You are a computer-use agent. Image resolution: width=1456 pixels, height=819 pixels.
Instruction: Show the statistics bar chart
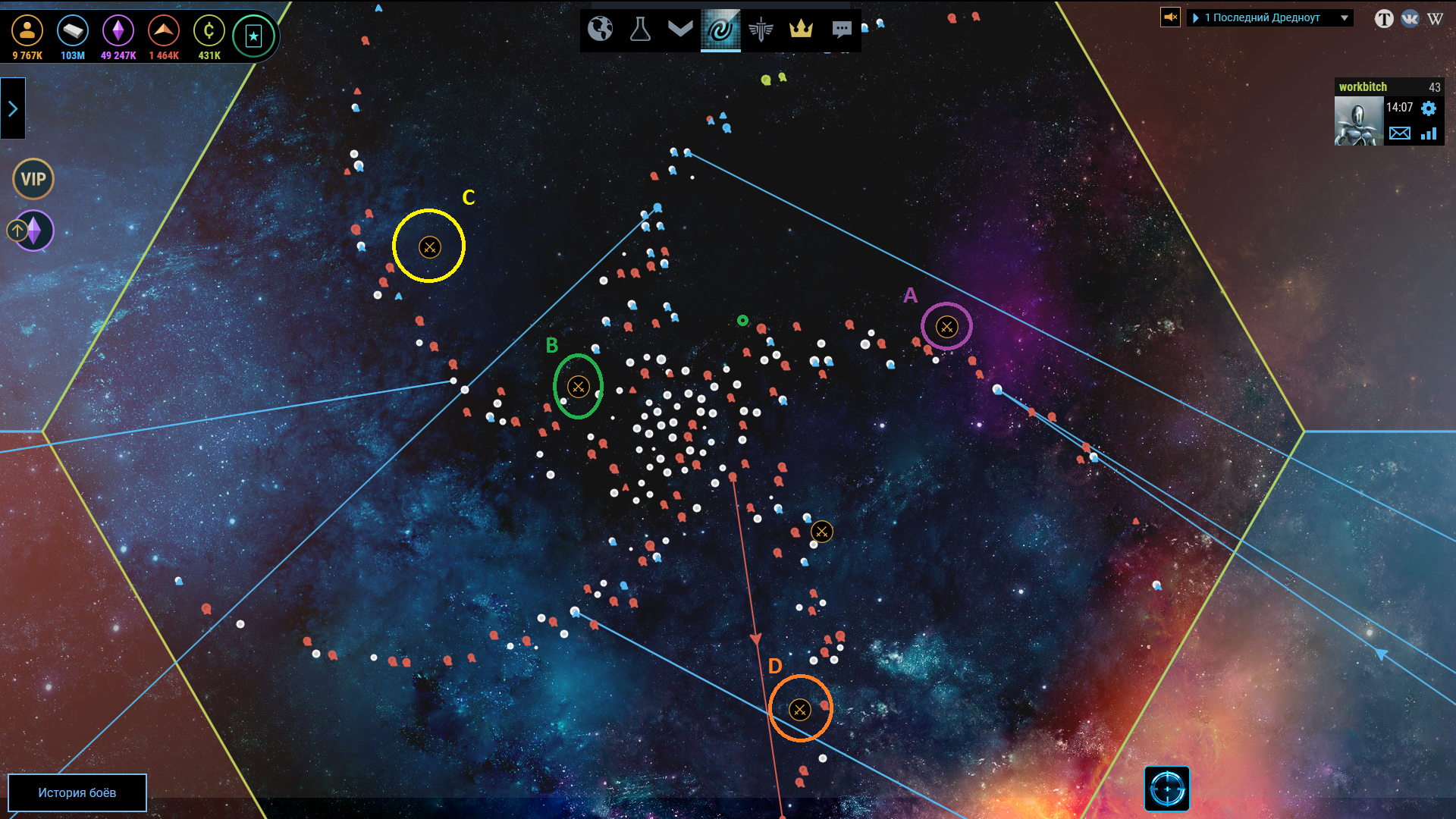tap(1429, 133)
